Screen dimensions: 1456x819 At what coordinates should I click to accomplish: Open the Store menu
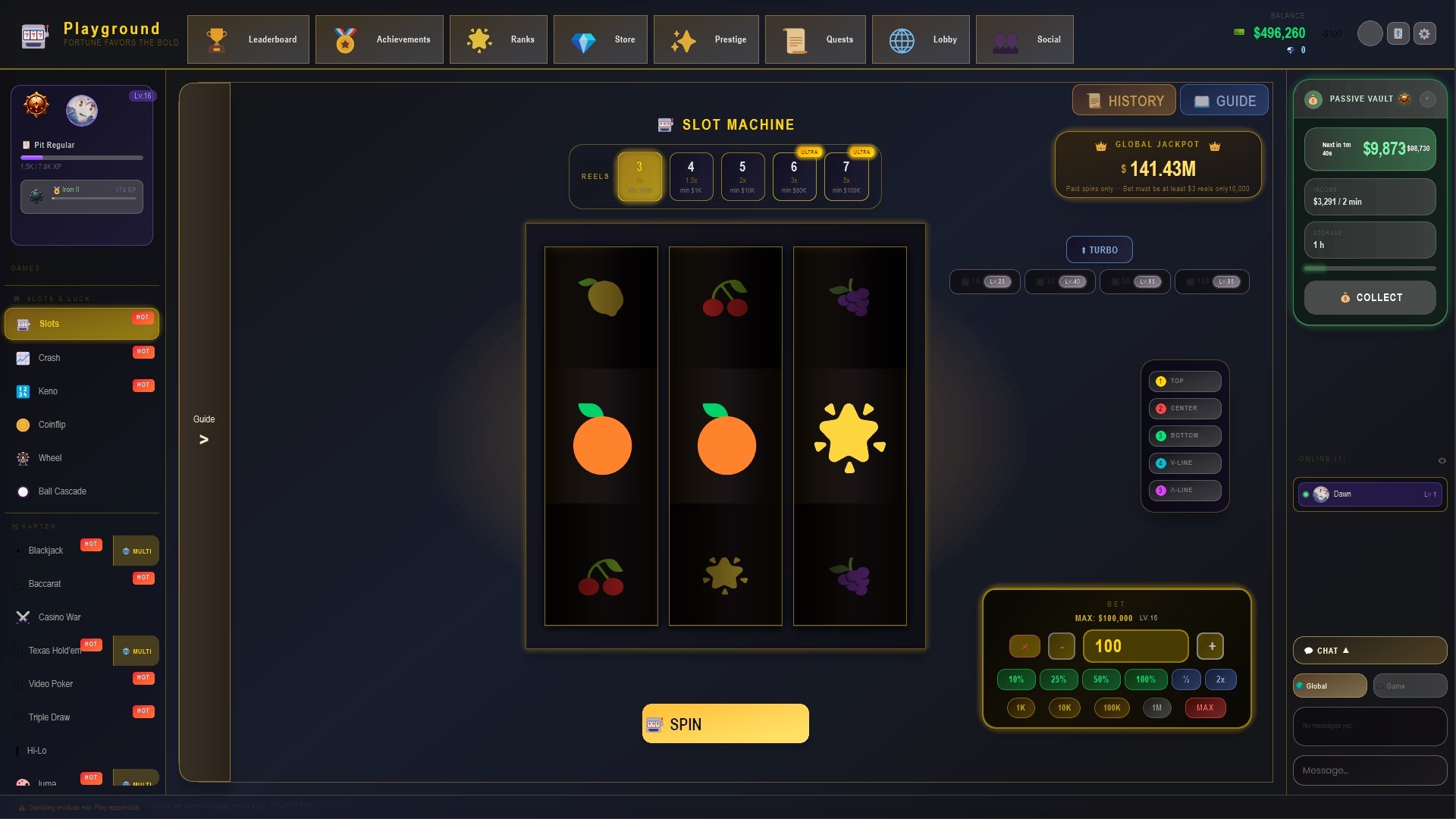pos(600,39)
